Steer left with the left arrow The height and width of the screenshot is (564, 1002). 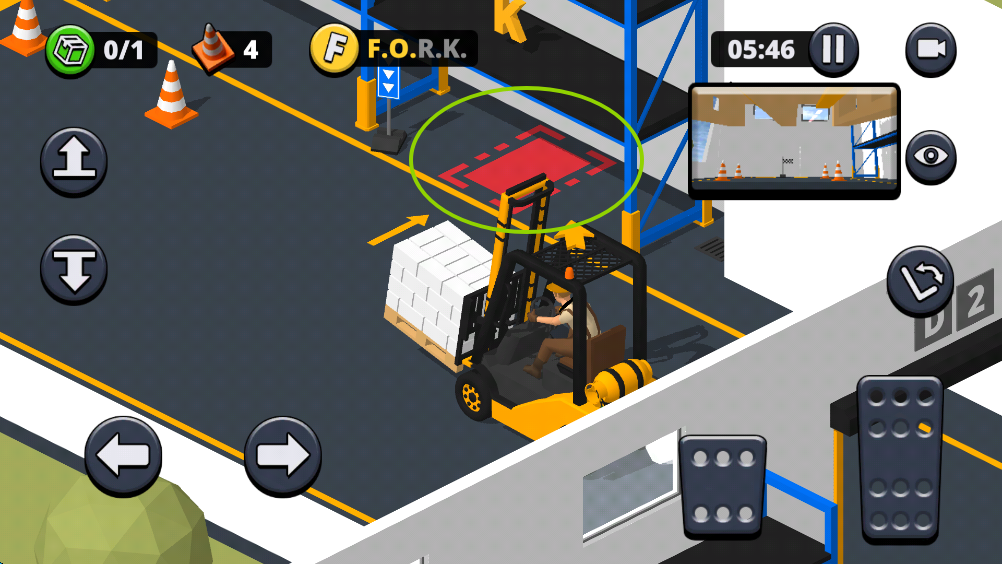(123, 456)
